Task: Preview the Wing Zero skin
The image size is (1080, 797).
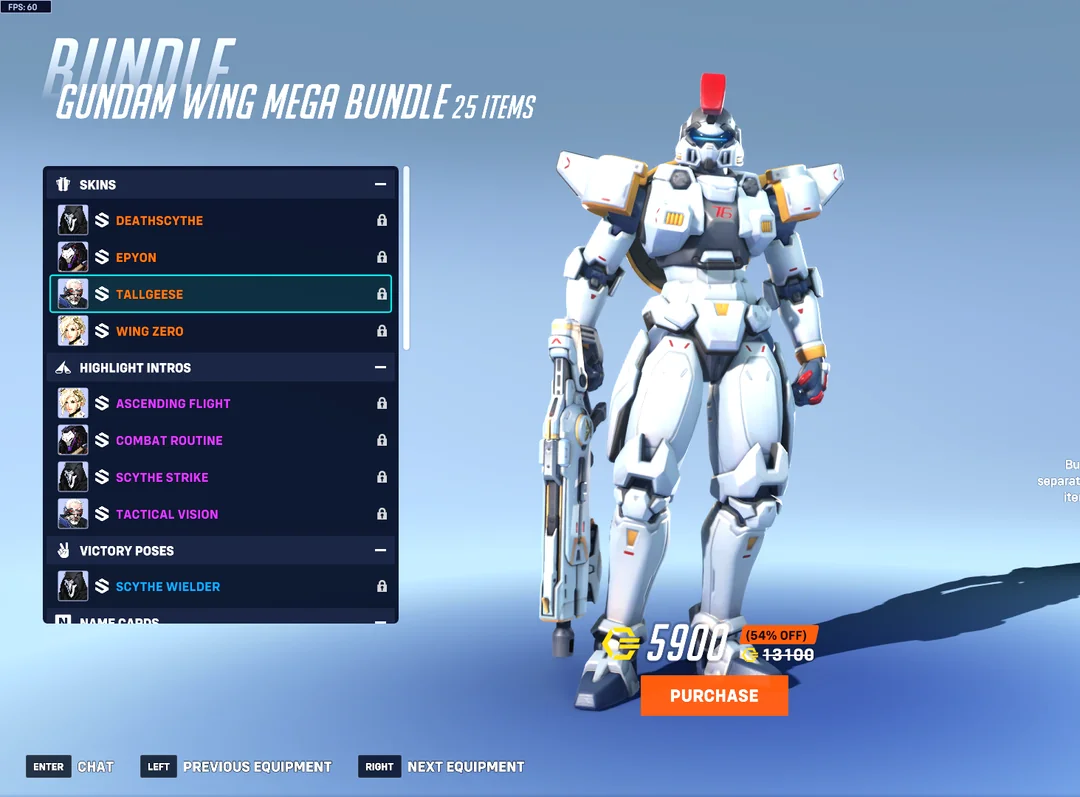Action: pos(220,331)
